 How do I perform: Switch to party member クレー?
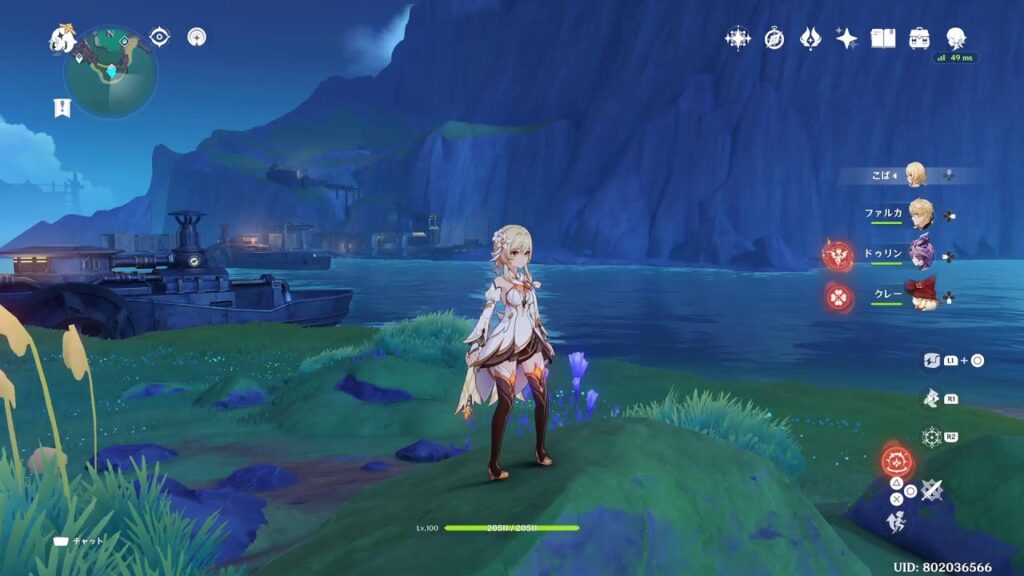click(x=918, y=296)
